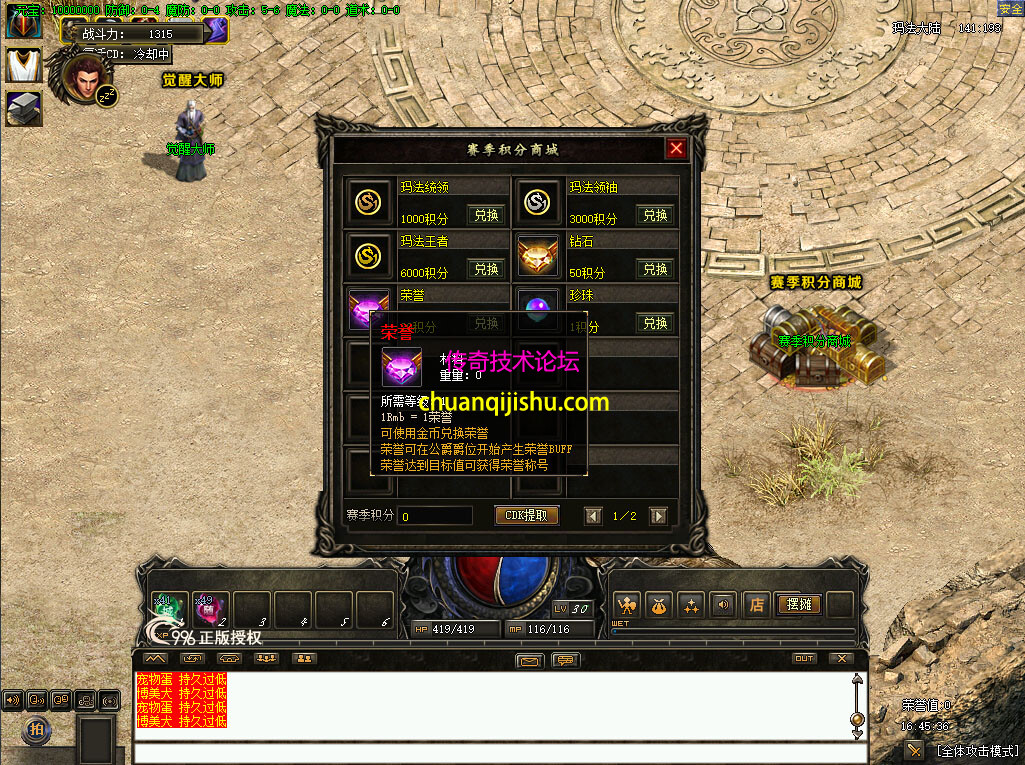The width and height of the screenshot is (1025, 765).
Task: Open the CDK提取 redemption button
Action: (526, 515)
